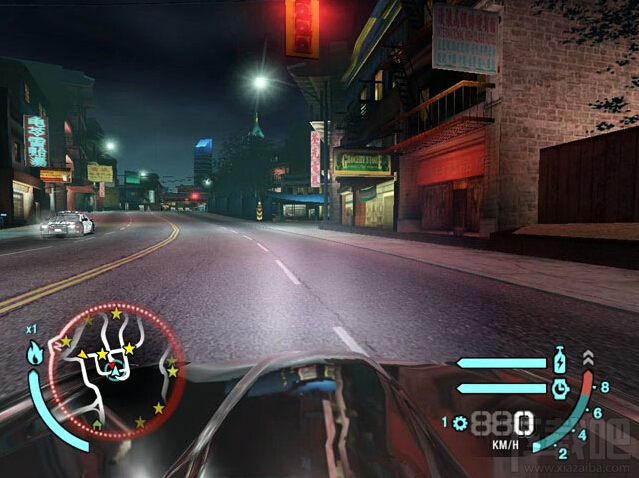Select the nitrous bottle icon
The height and width of the screenshot is (478, 639).
(x=561, y=362)
